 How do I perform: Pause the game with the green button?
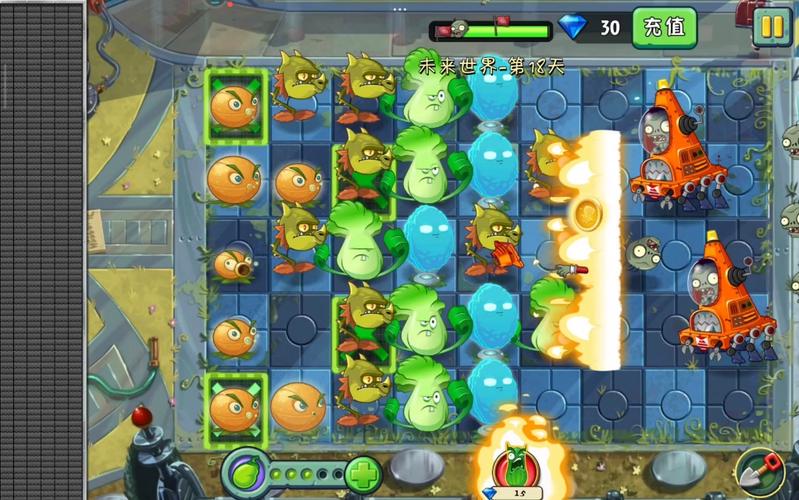[x=772, y=27]
